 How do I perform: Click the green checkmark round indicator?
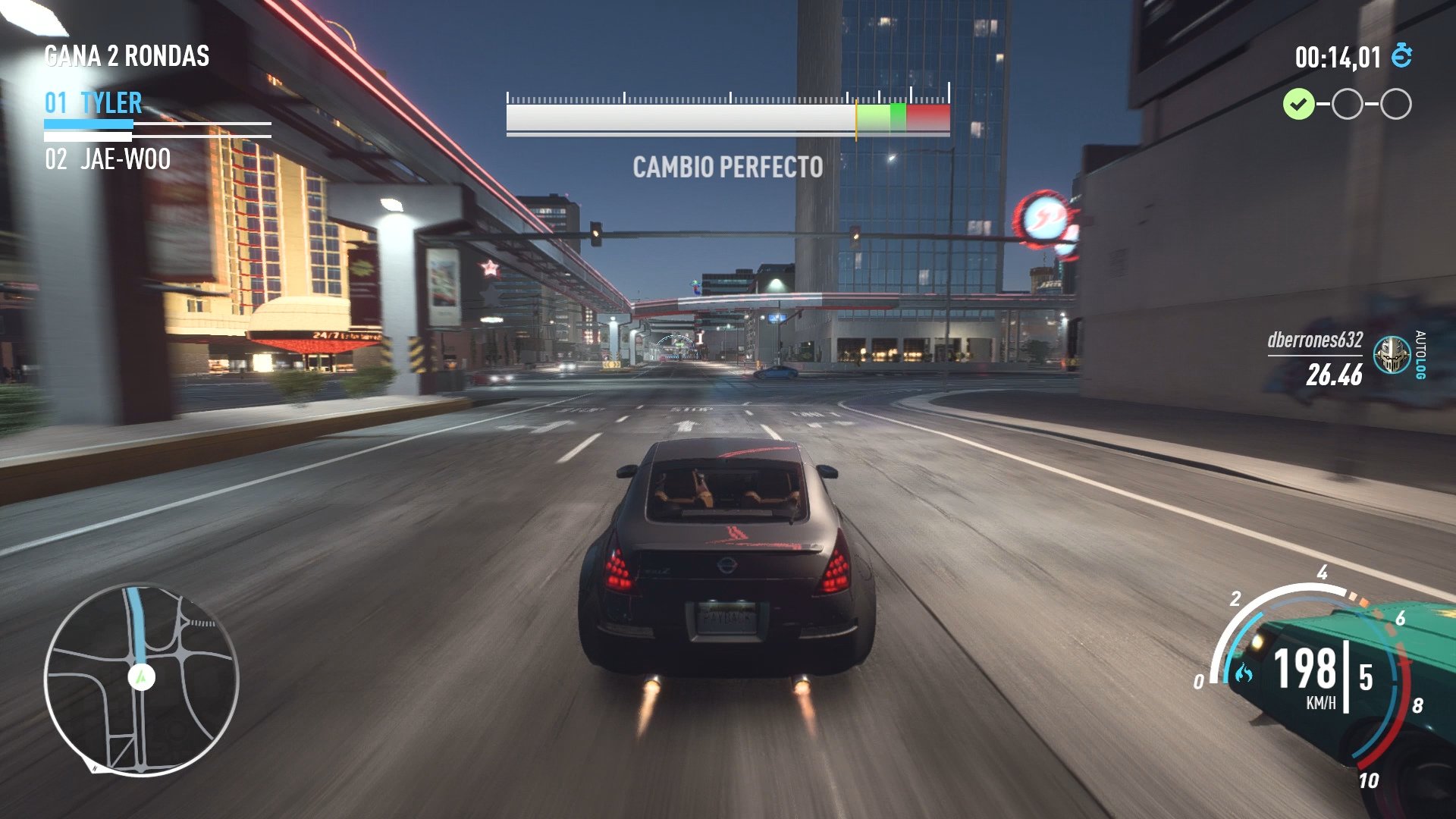click(x=1300, y=103)
